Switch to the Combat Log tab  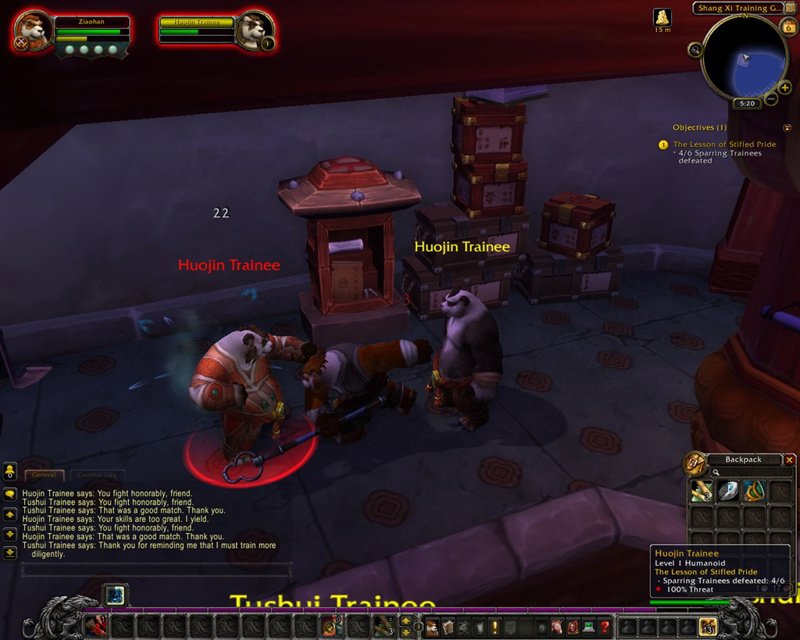[97, 475]
